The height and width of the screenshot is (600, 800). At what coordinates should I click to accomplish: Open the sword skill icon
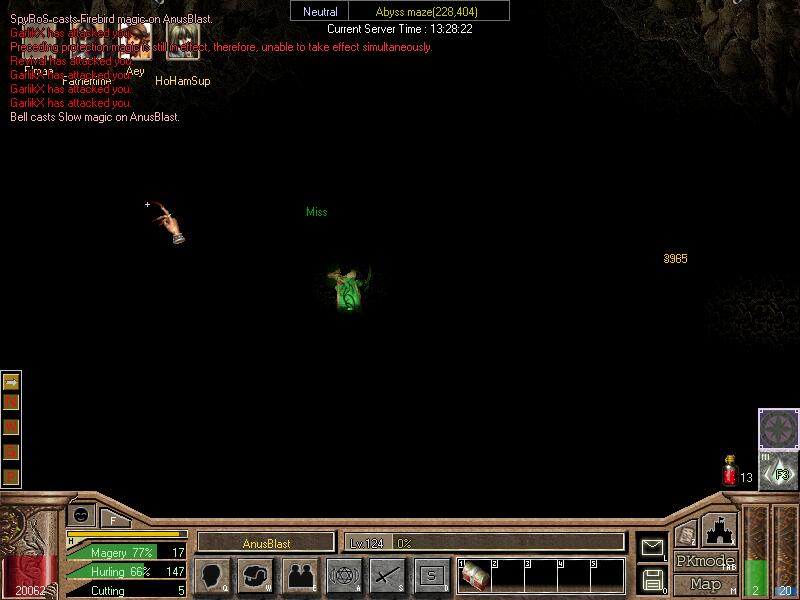click(387, 576)
